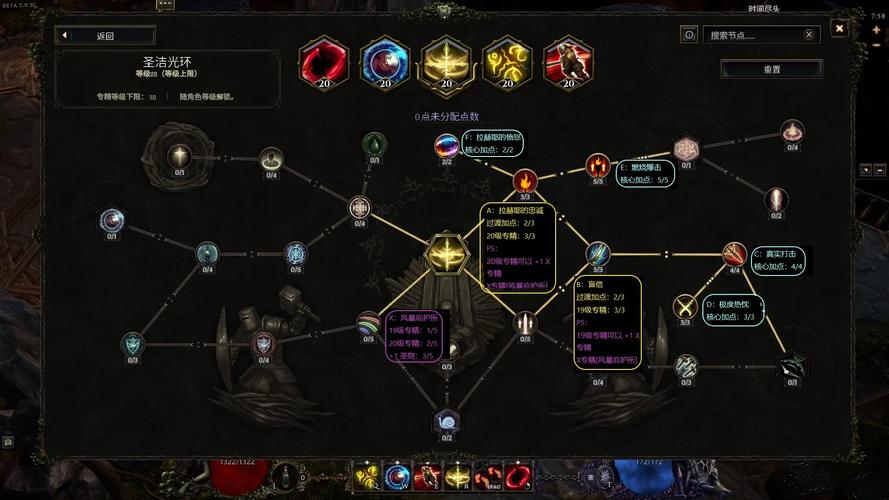
Task: Click the blue swirl skill on the hotbar
Action: 397,477
